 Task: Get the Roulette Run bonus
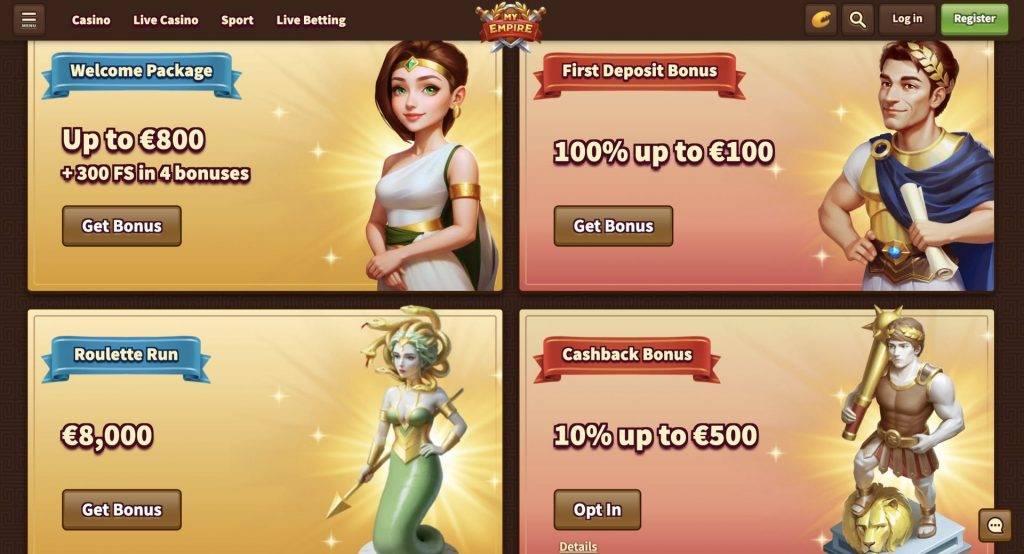[x=121, y=510]
